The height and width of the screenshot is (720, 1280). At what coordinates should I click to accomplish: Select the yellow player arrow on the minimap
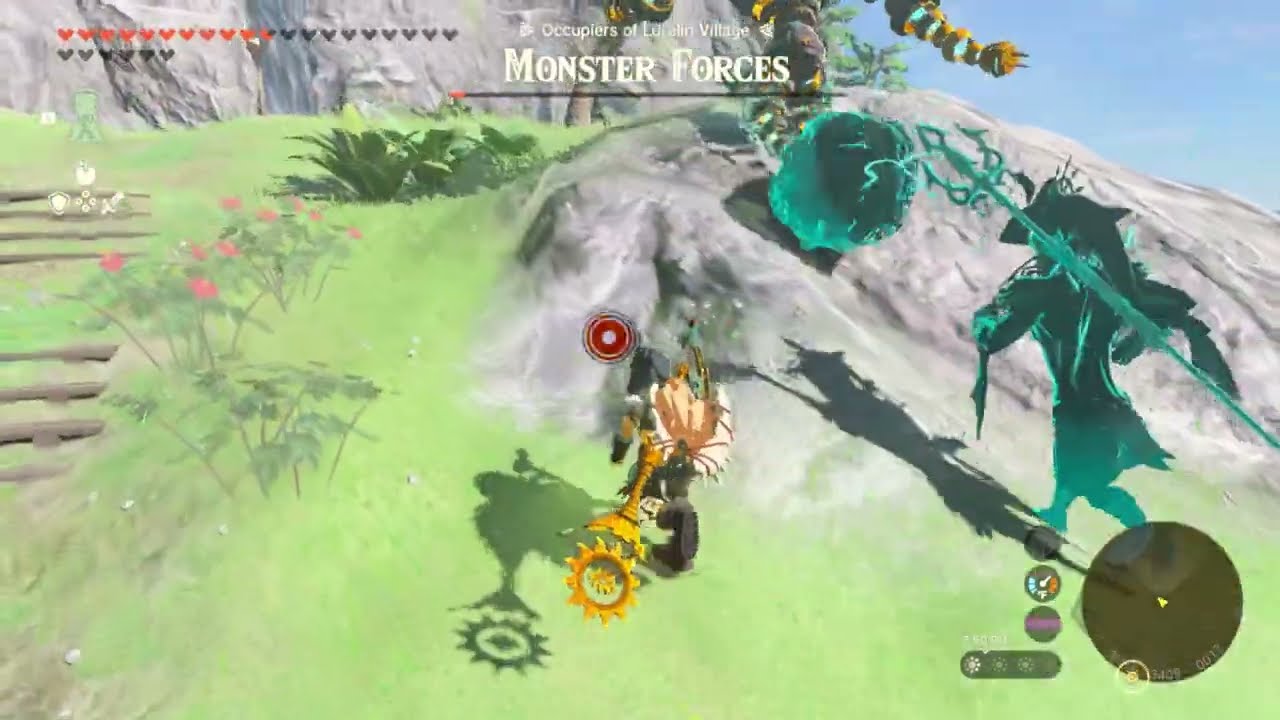[x=1163, y=602]
